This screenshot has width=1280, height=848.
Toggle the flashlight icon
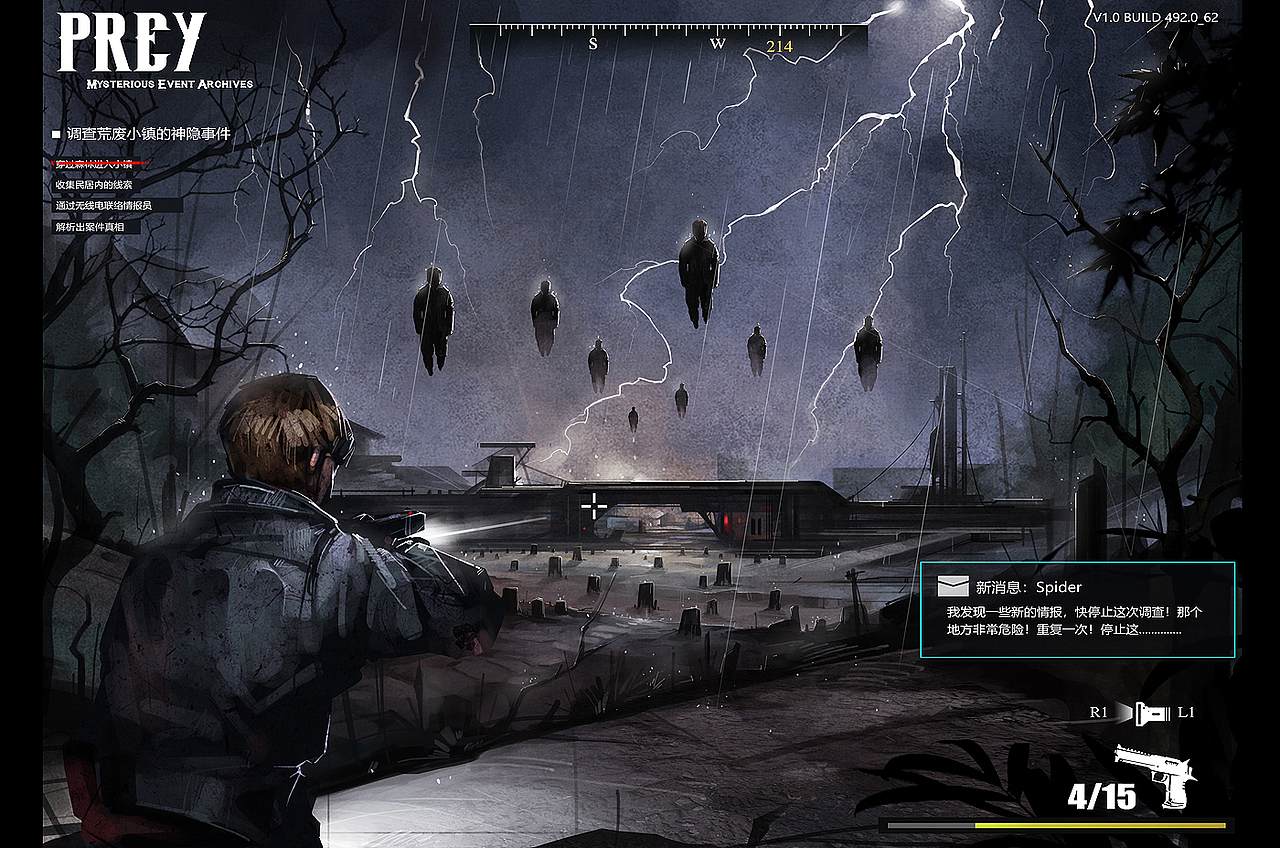click(1153, 713)
